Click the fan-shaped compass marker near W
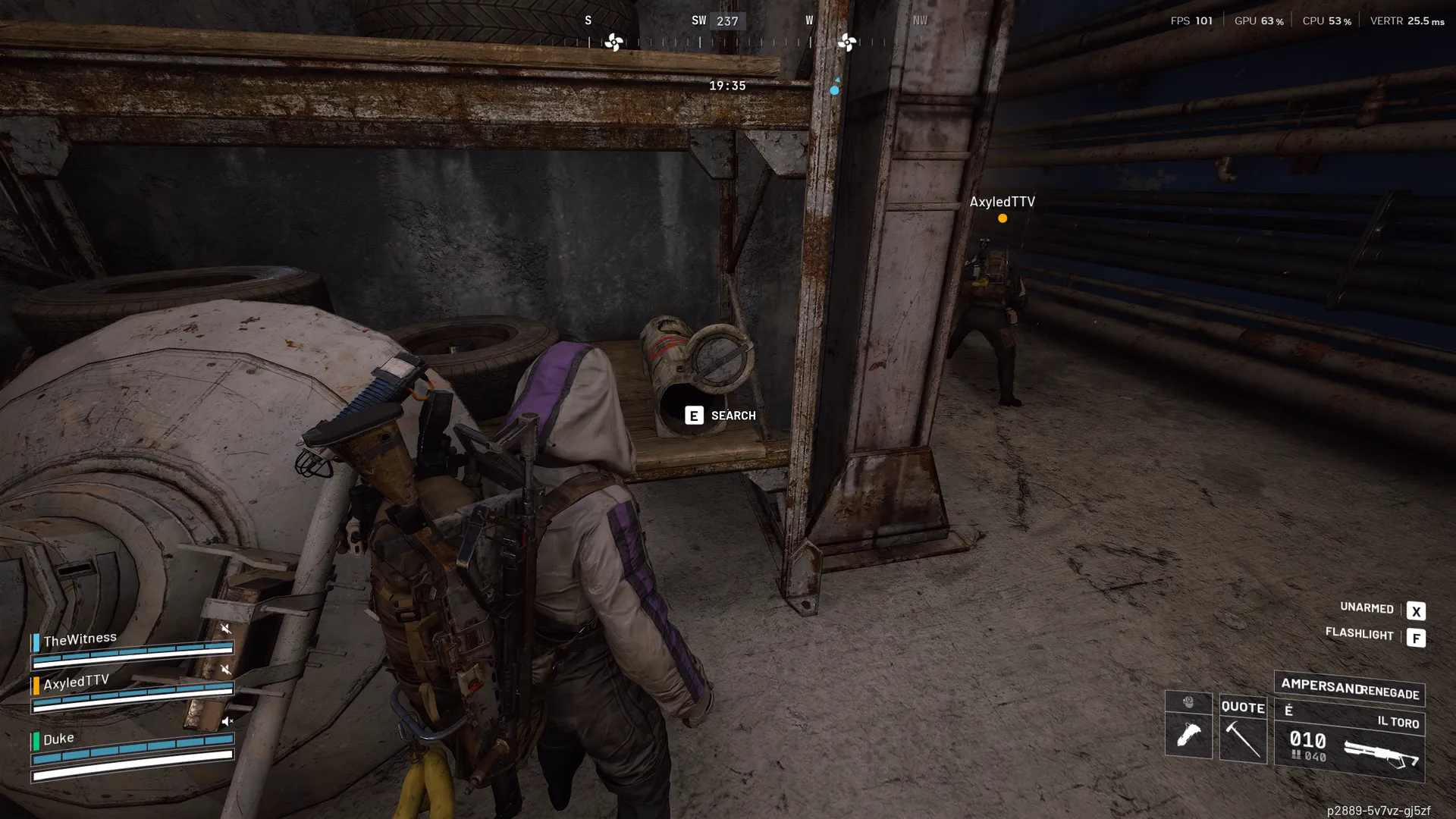This screenshot has height=819, width=1456. pos(847,42)
